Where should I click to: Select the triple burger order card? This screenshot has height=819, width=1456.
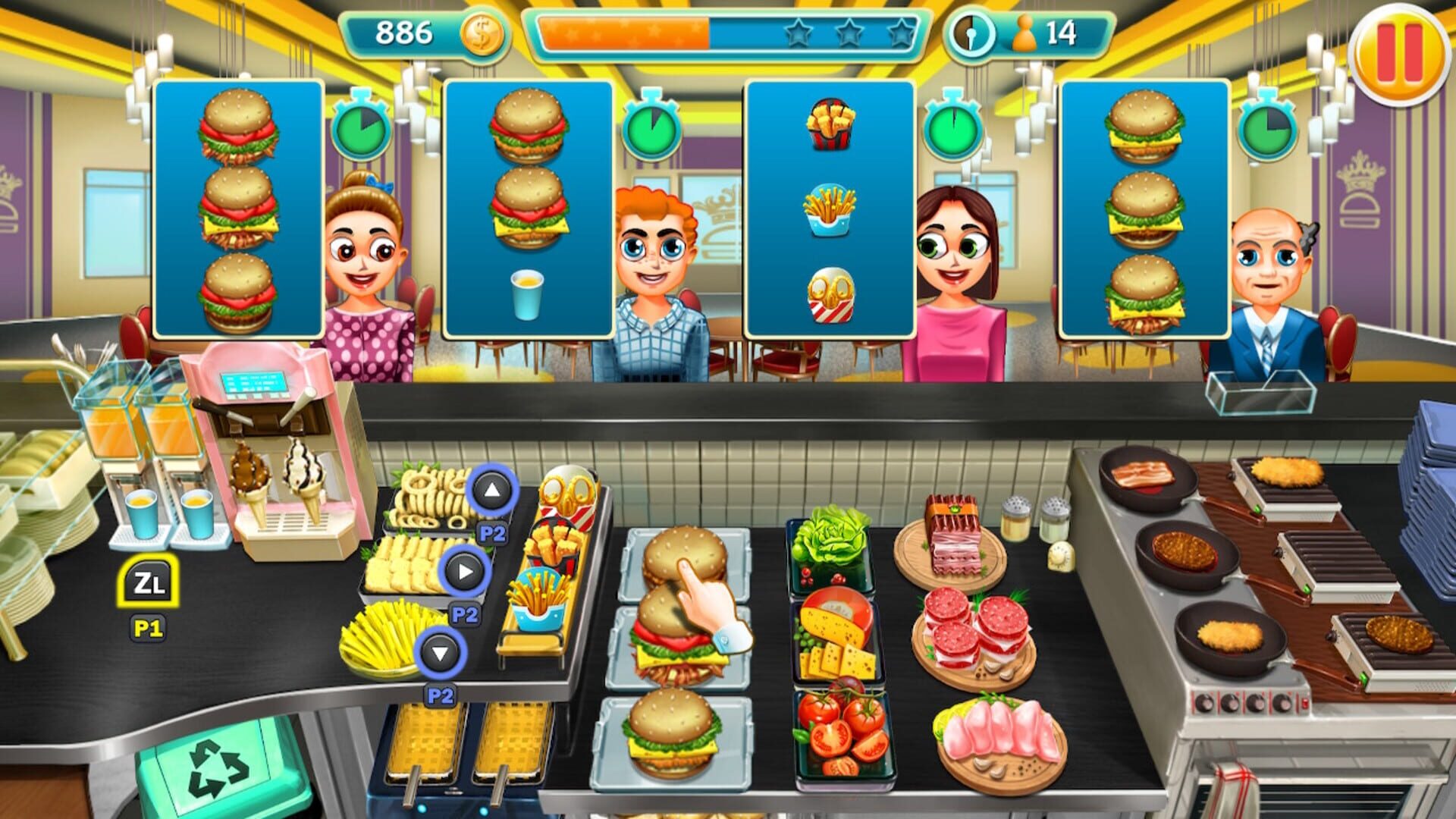click(237, 212)
